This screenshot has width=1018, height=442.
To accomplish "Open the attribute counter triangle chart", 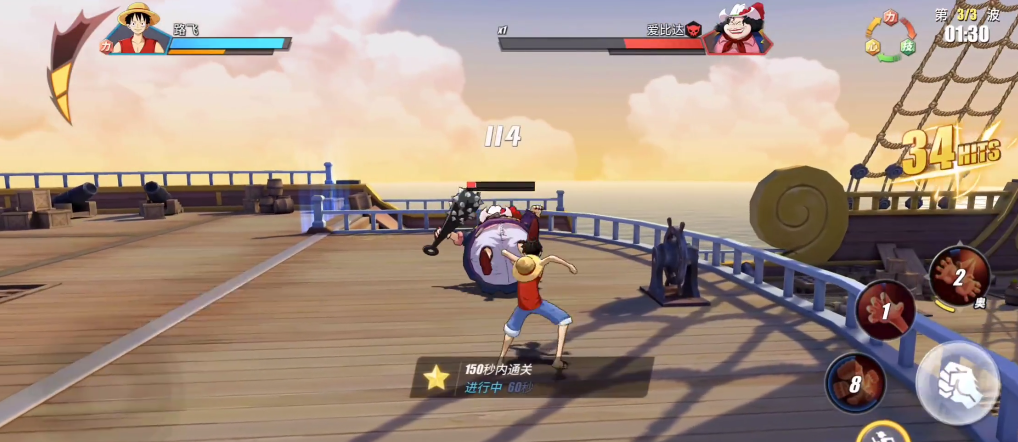I will (891, 37).
